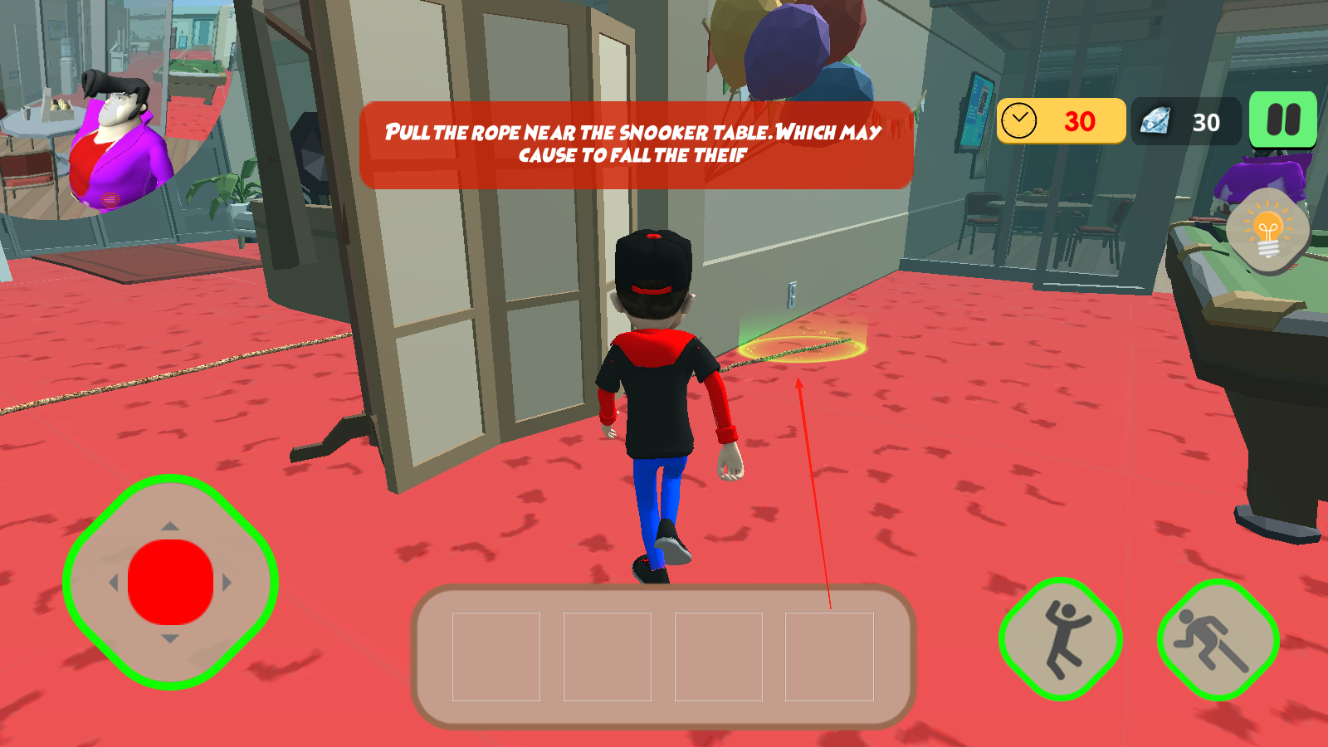Activate the jump action button
This screenshot has width=1328, height=747.
pos(1060,638)
